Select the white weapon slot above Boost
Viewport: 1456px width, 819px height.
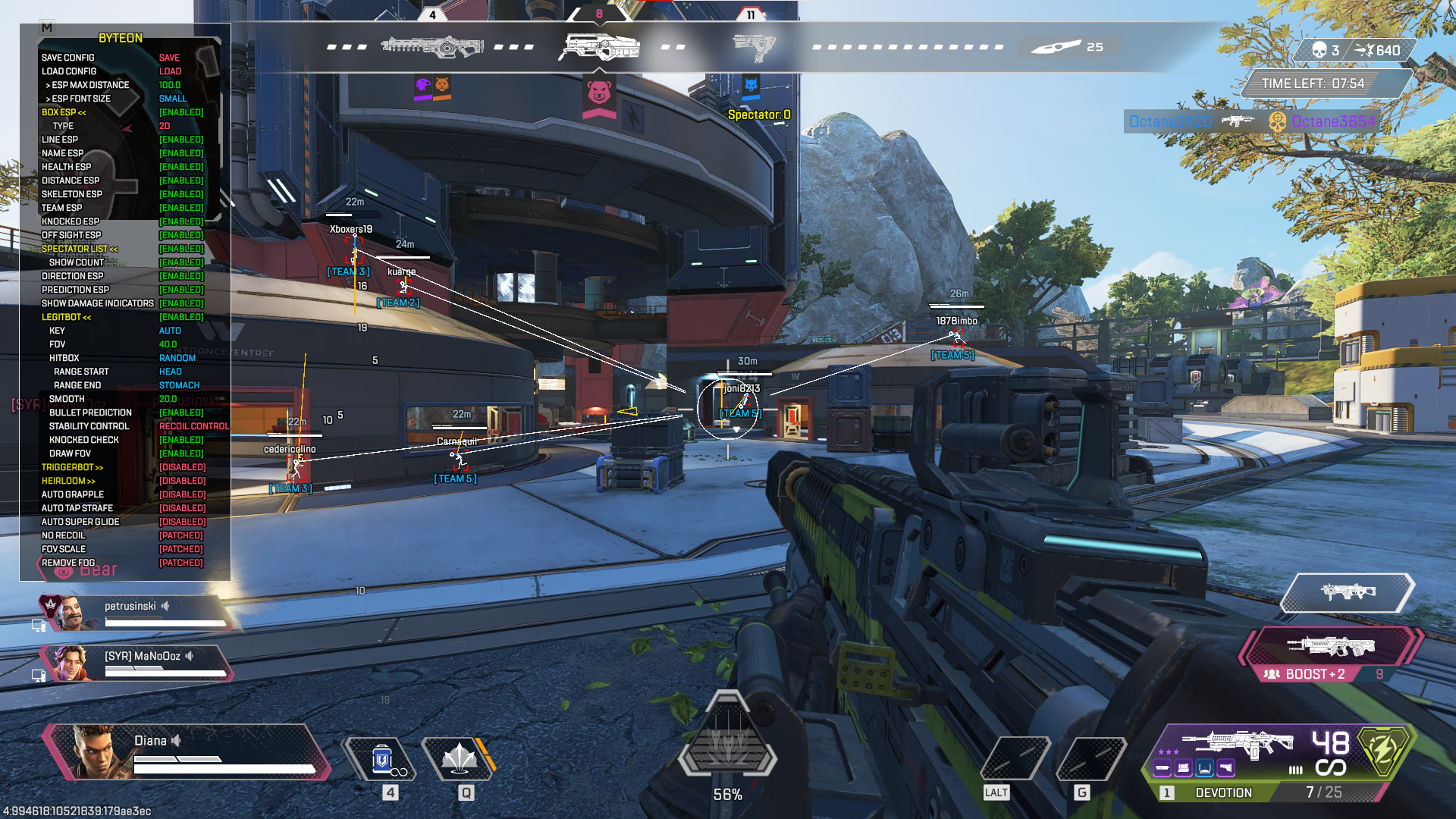(1348, 592)
